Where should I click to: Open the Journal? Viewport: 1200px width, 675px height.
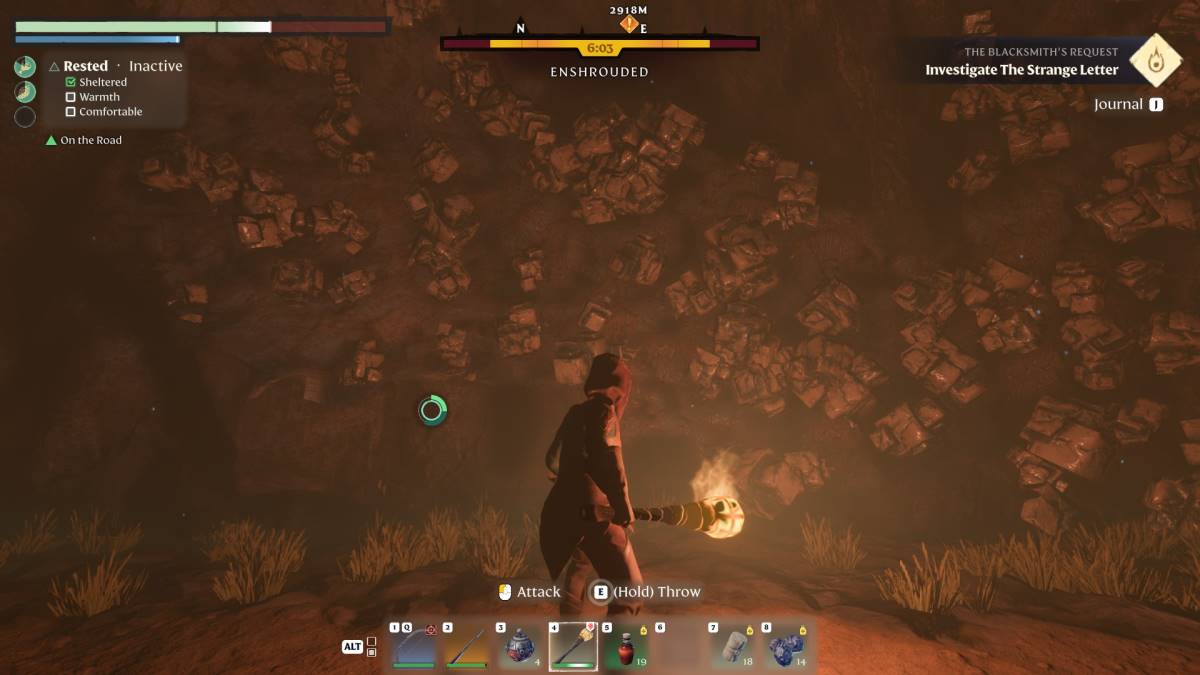(x=1118, y=104)
